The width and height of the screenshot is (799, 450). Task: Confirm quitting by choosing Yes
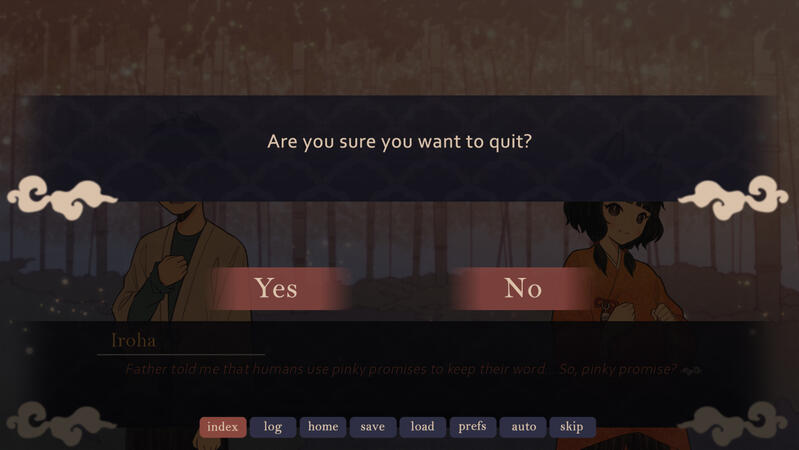click(x=276, y=289)
